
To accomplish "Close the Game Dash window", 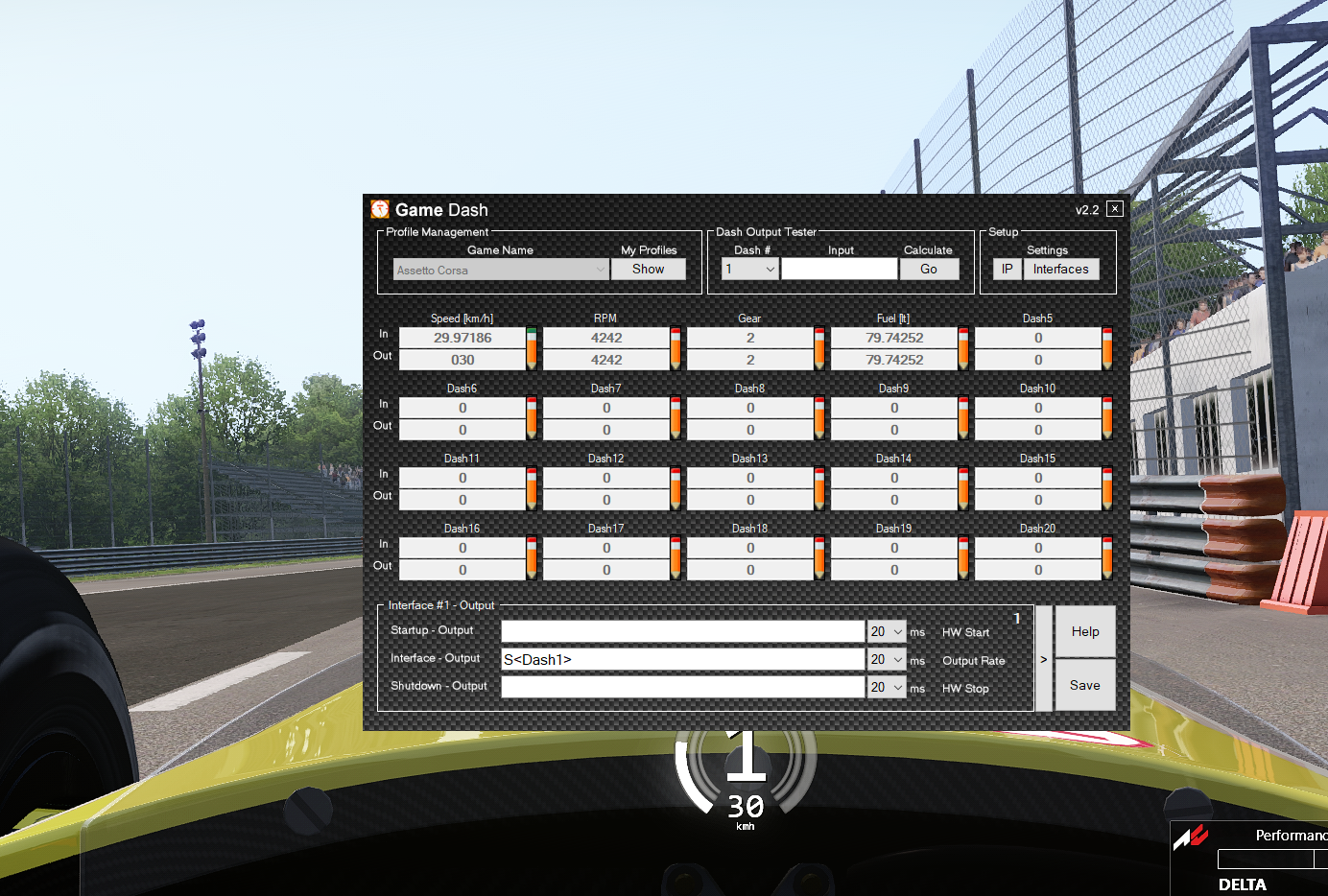I will point(1114,209).
